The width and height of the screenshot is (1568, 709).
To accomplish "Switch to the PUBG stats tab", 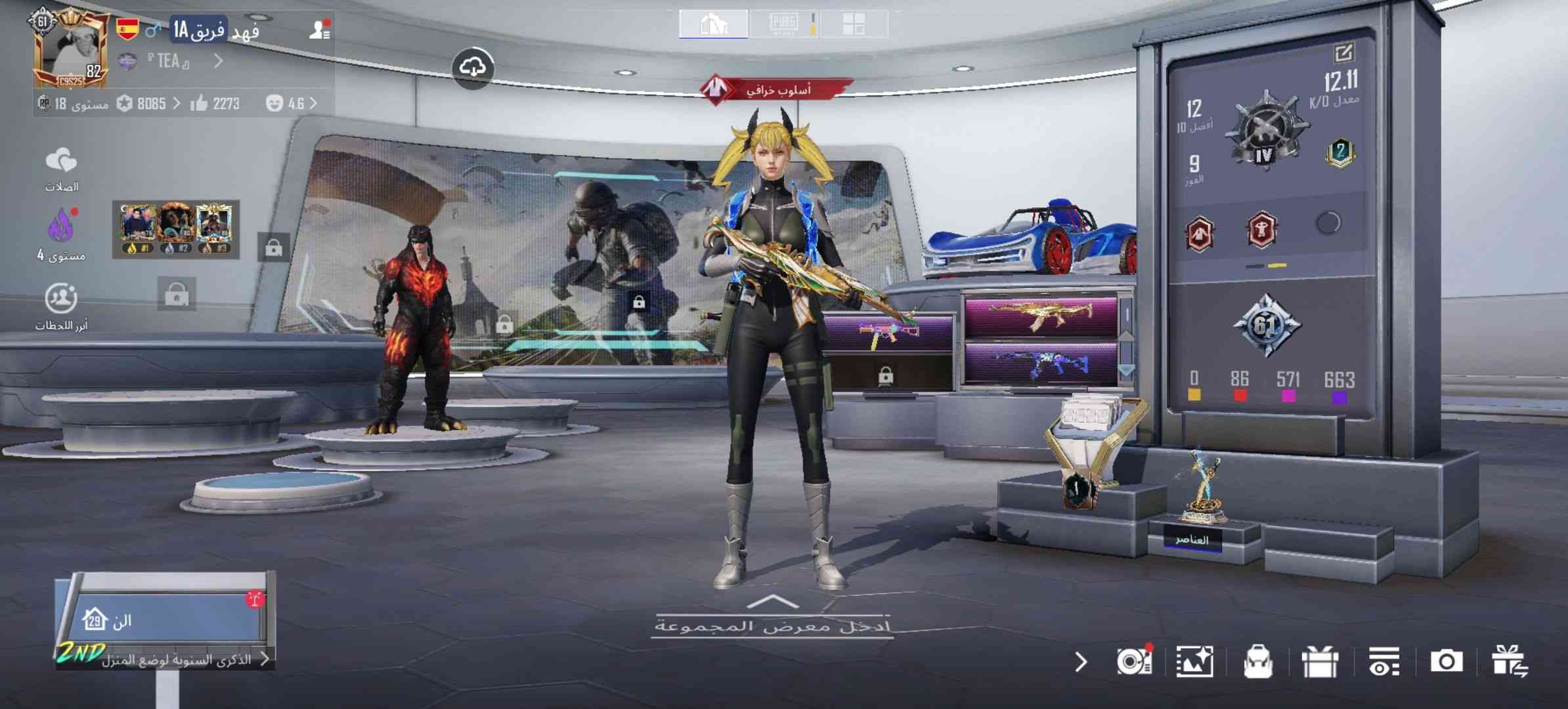I will click(x=783, y=24).
